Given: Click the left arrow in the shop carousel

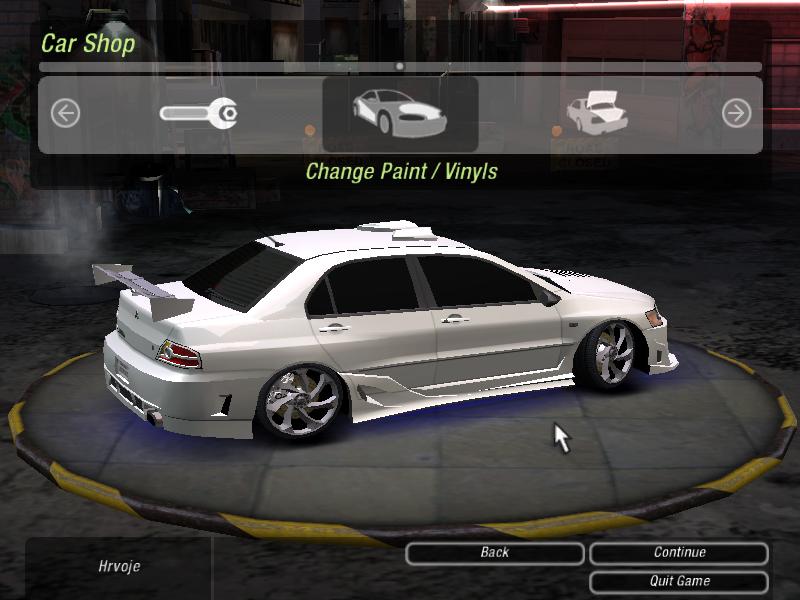Looking at the screenshot, I should 65,114.
